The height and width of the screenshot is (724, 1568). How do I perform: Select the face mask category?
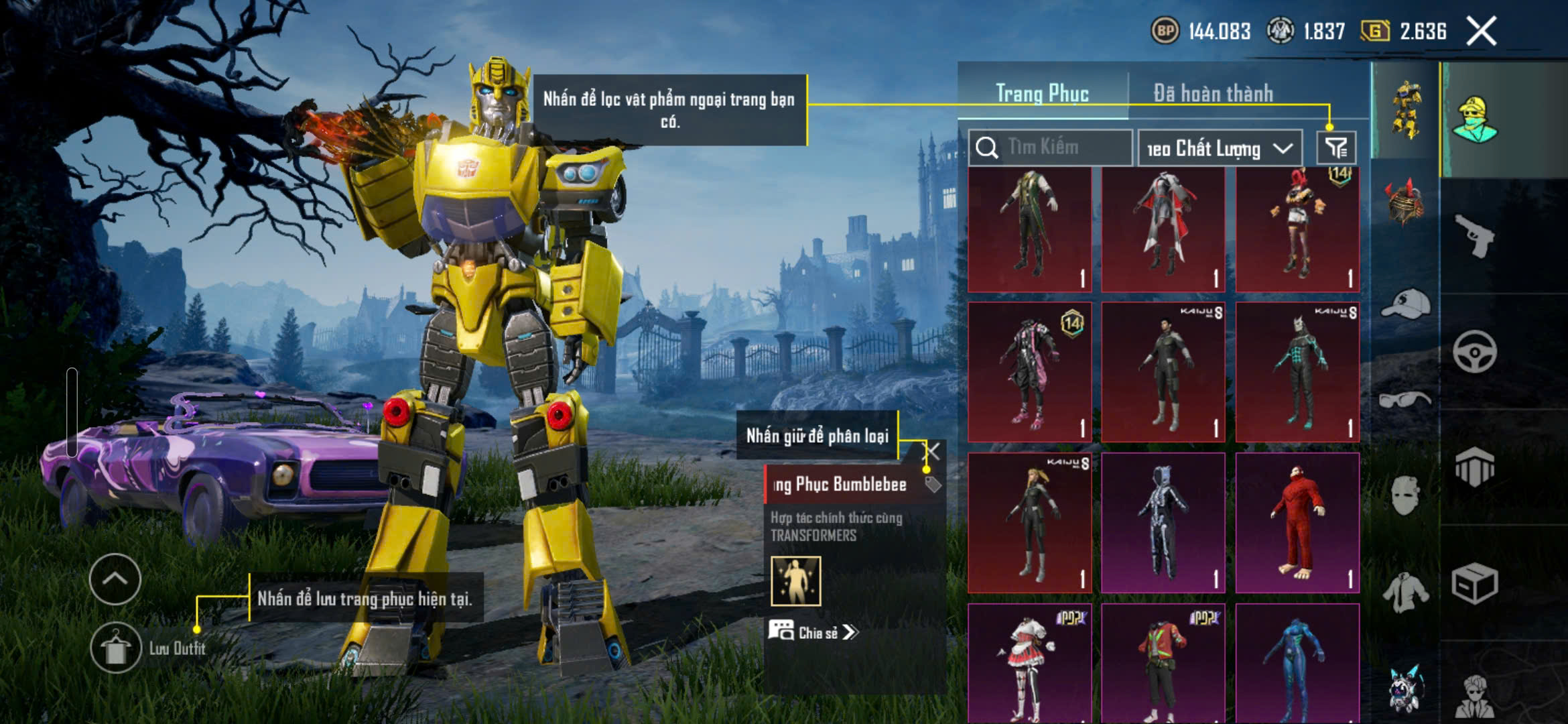(x=1405, y=496)
